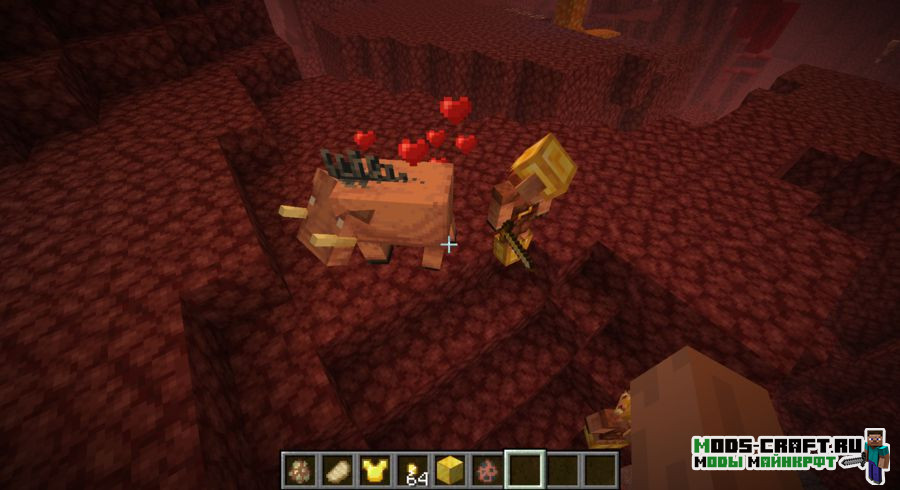Click the highlighted empty hotbar slot
The width and height of the screenshot is (900, 490).
pos(525,468)
